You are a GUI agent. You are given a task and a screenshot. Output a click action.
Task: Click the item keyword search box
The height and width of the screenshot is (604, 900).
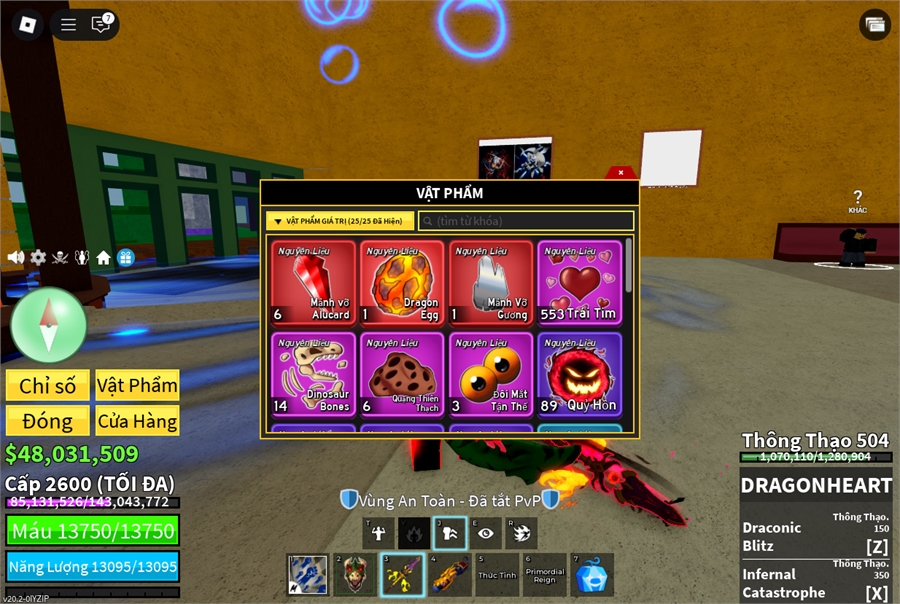coord(526,221)
